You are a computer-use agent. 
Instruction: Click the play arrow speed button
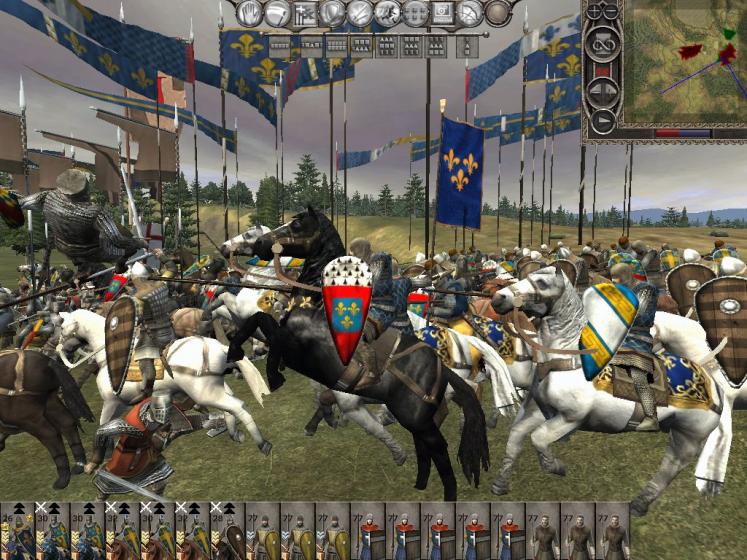pos(602,120)
